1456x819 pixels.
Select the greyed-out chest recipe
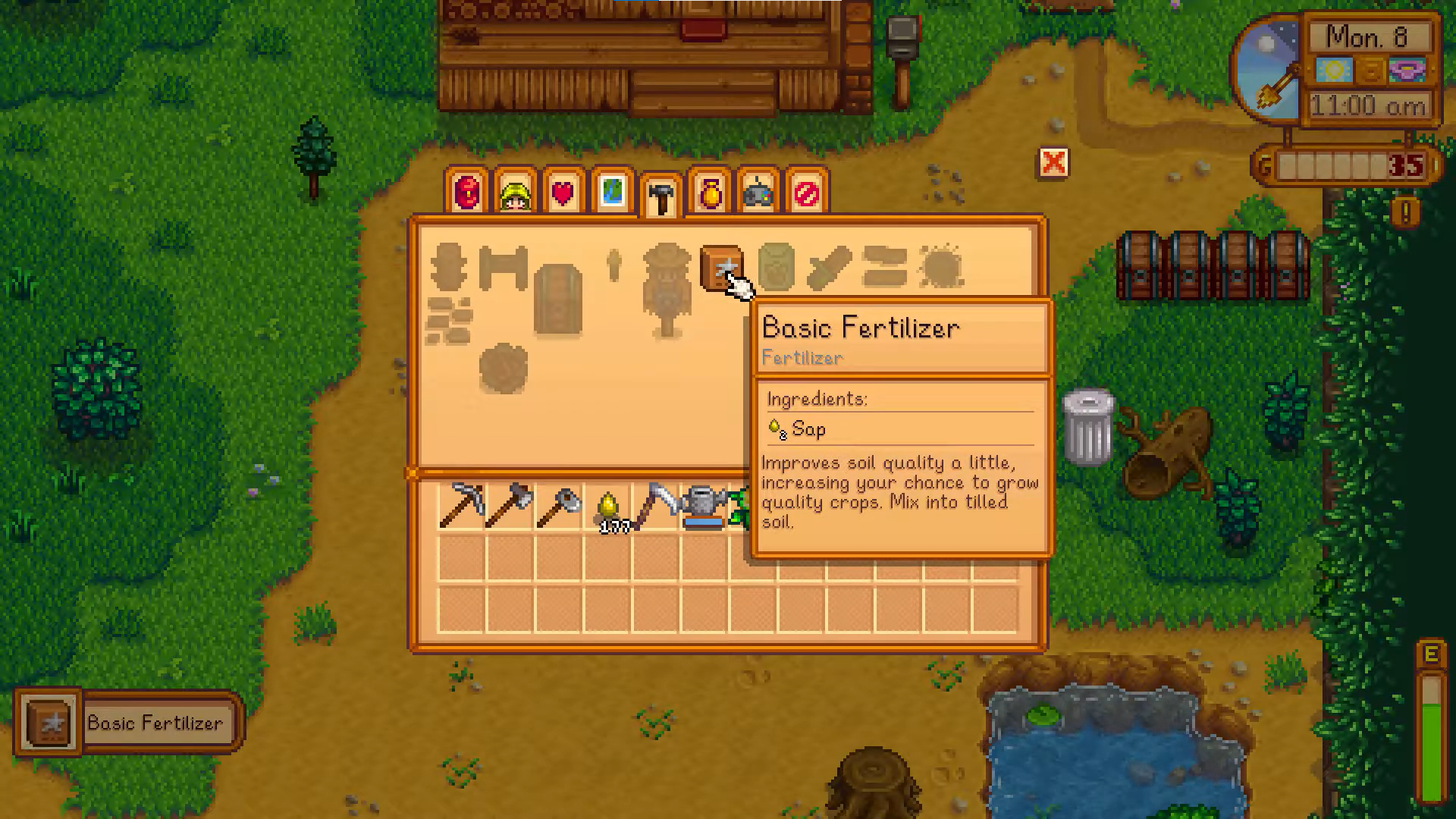[x=558, y=299]
